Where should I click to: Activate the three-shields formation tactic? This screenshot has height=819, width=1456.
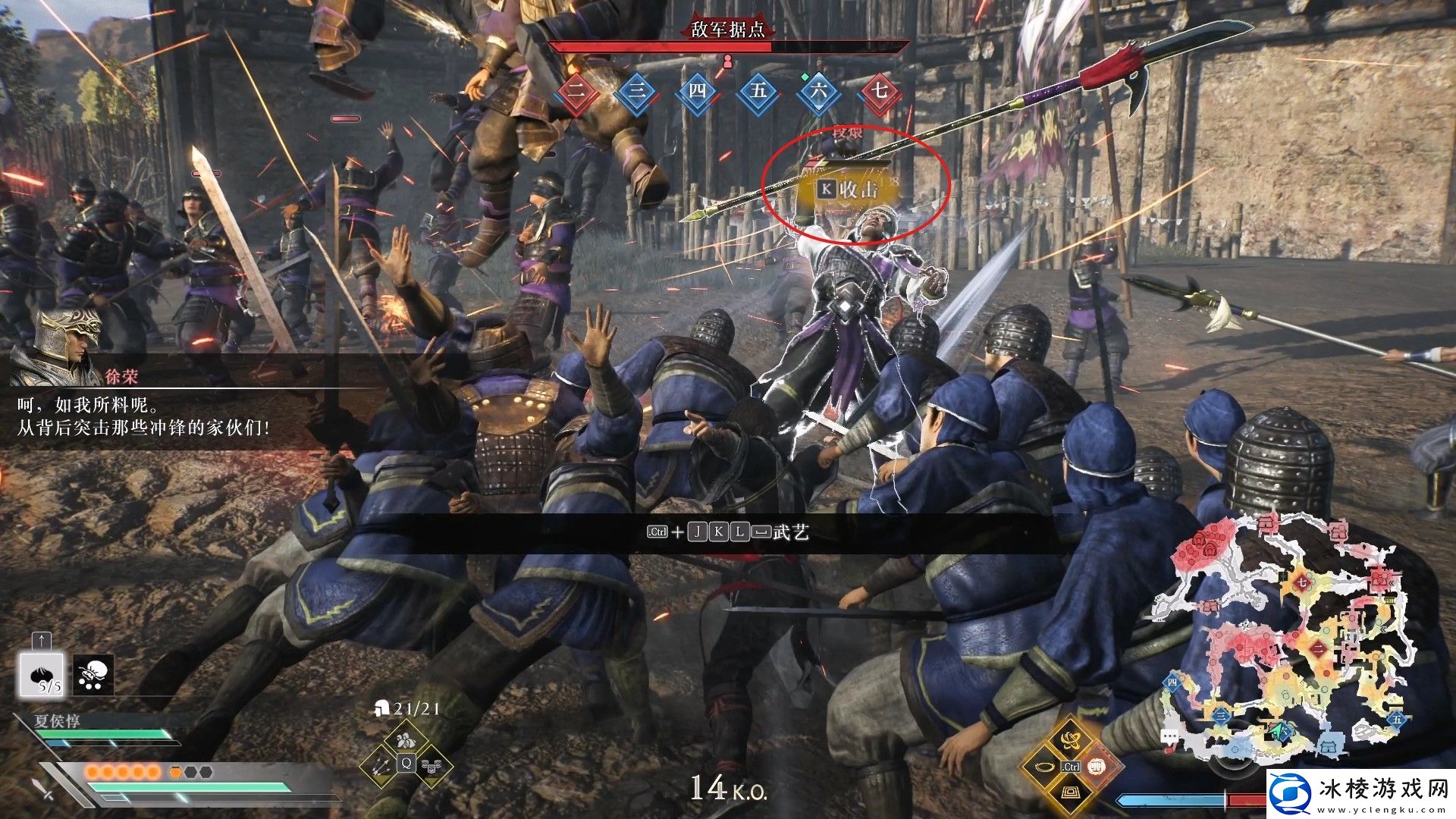[431, 766]
